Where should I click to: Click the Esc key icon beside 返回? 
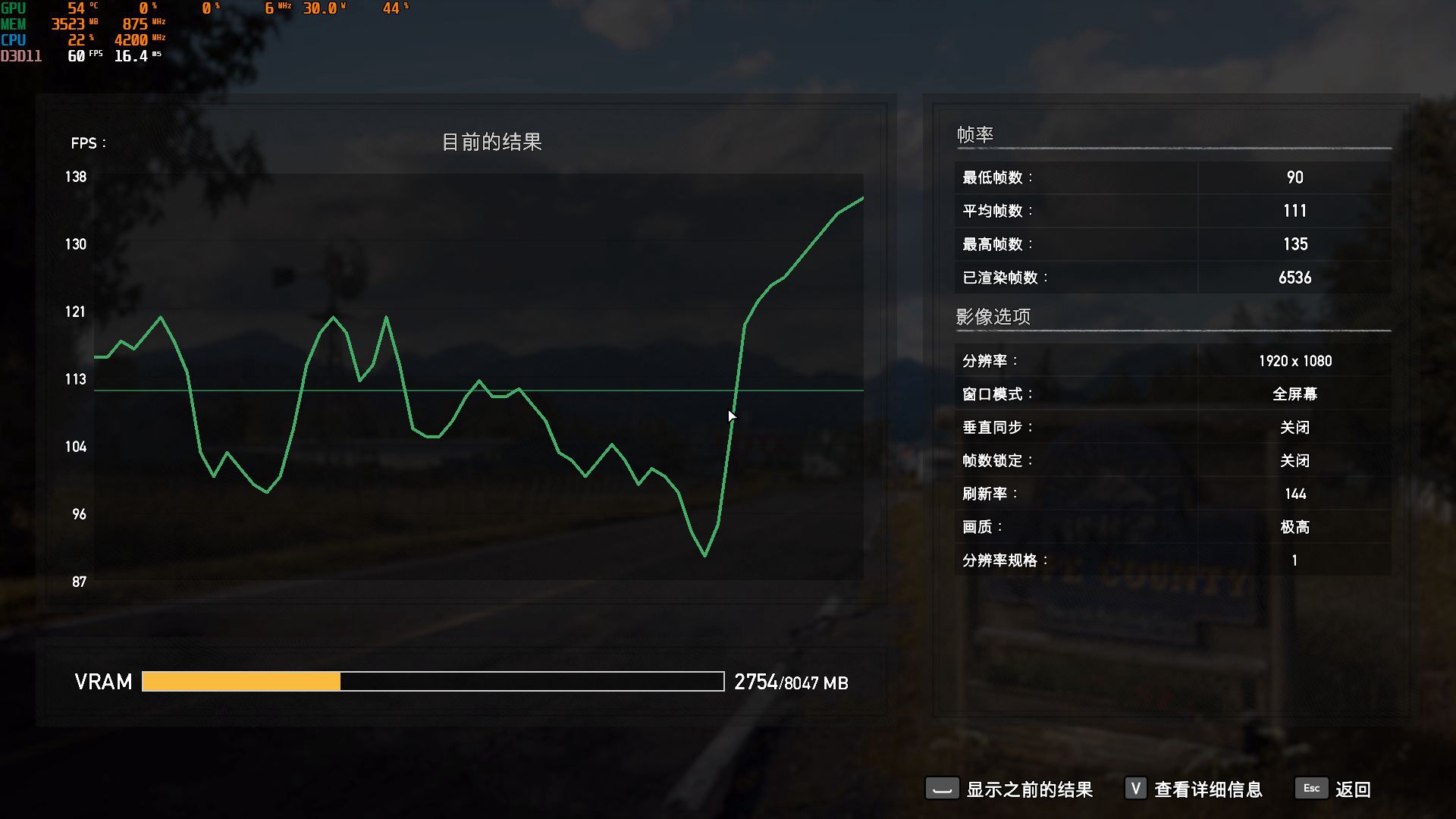1311,789
